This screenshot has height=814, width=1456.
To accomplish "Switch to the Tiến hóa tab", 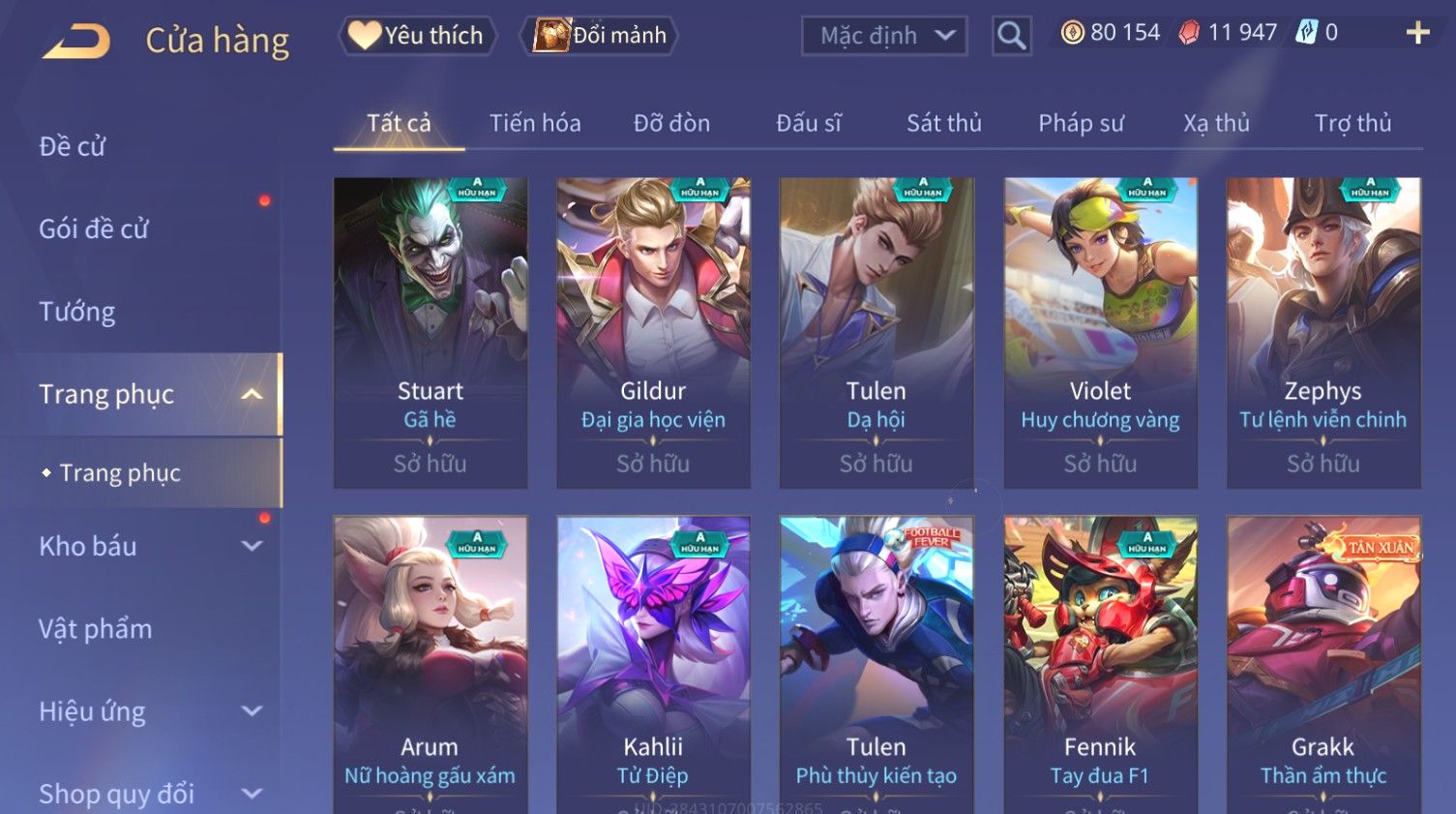I will click(x=535, y=123).
